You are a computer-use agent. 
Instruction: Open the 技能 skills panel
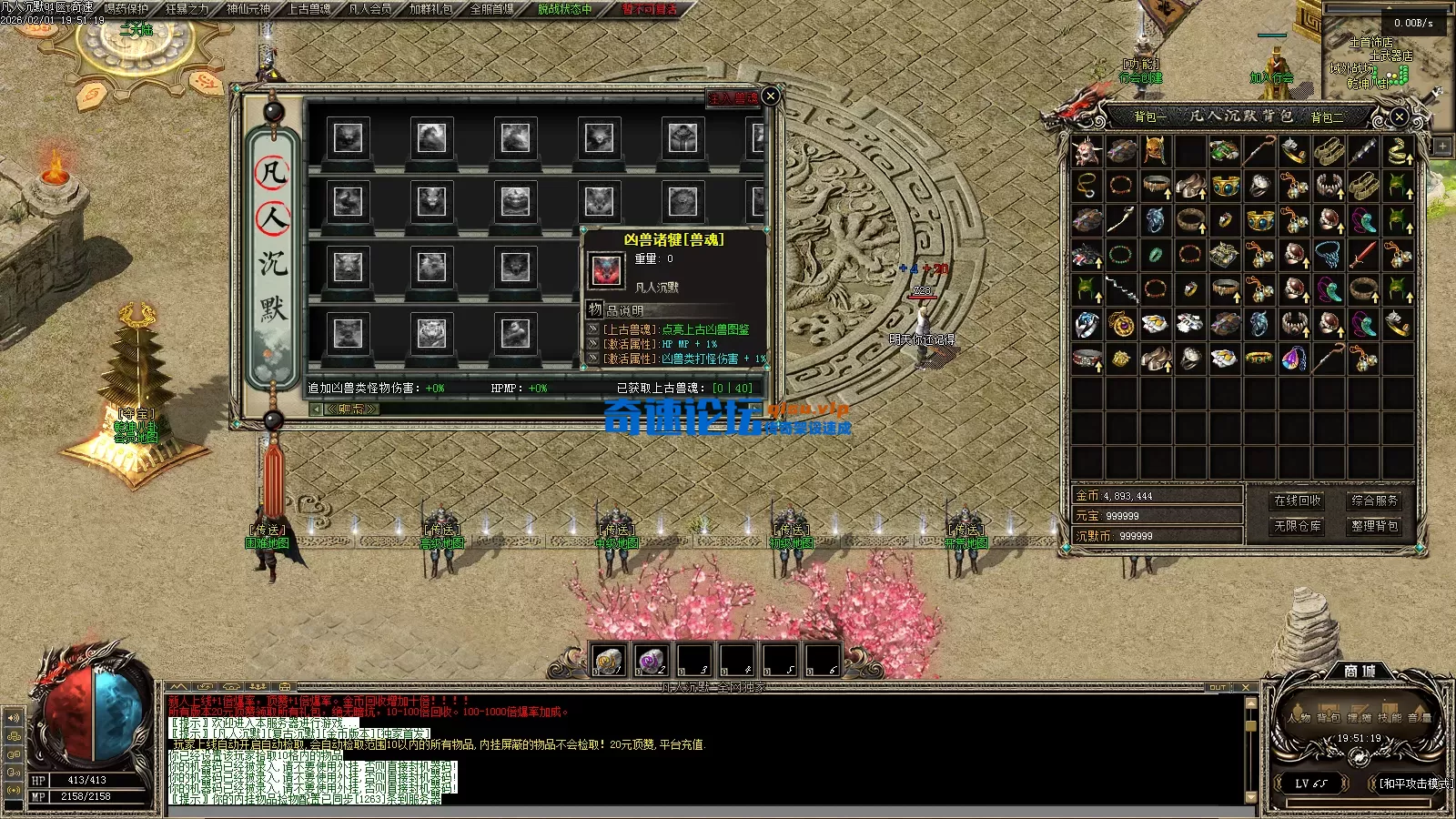pyautogui.click(x=1389, y=717)
